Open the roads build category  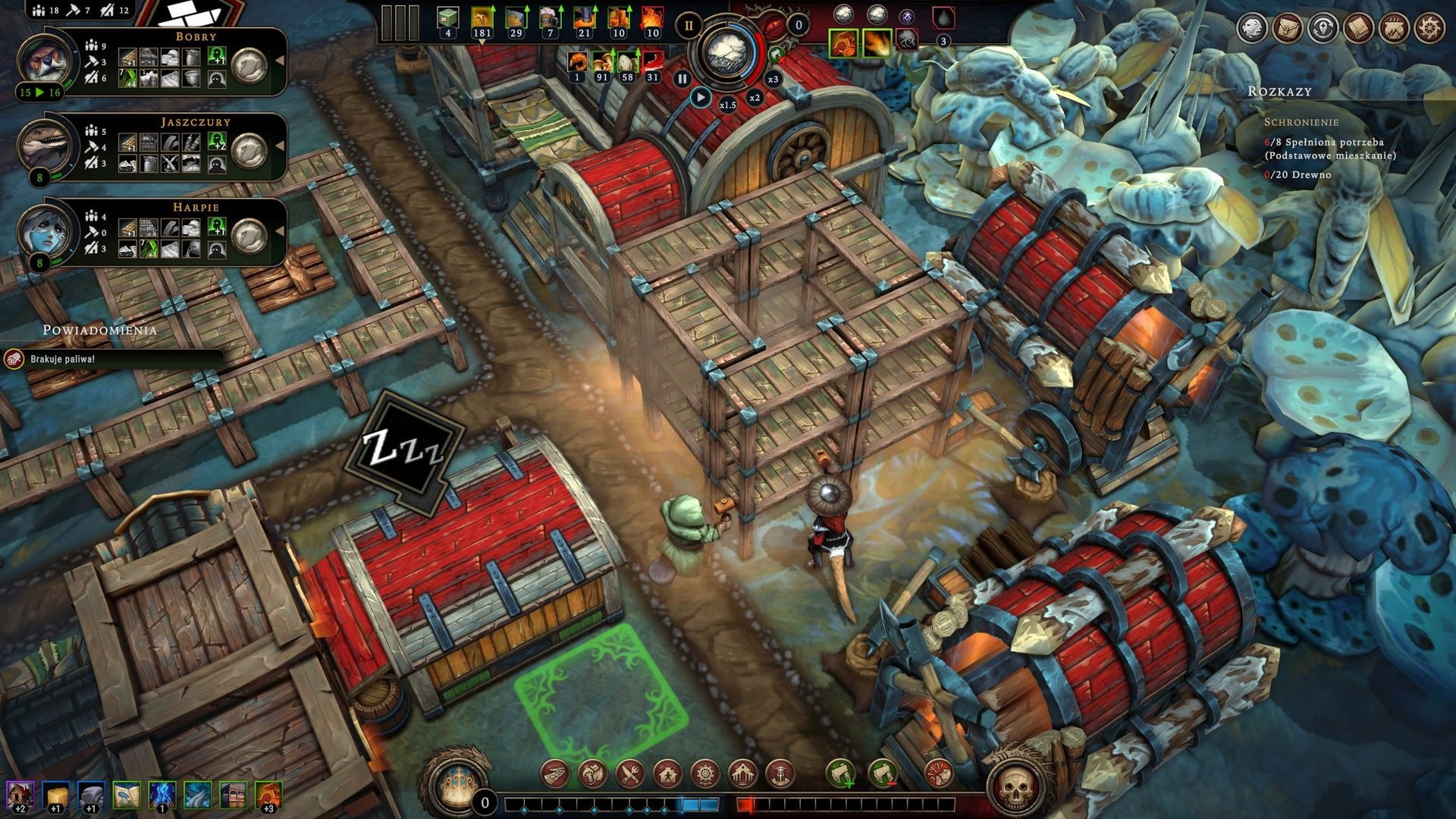pyautogui.click(x=556, y=774)
